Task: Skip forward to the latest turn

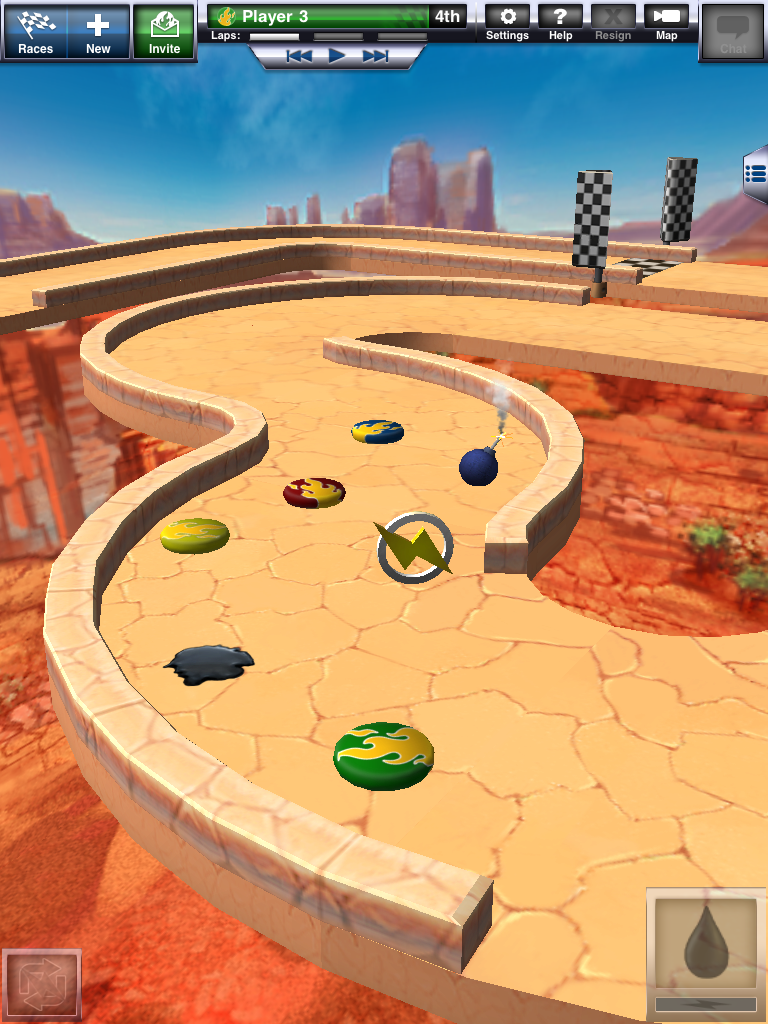Action: 375,56
